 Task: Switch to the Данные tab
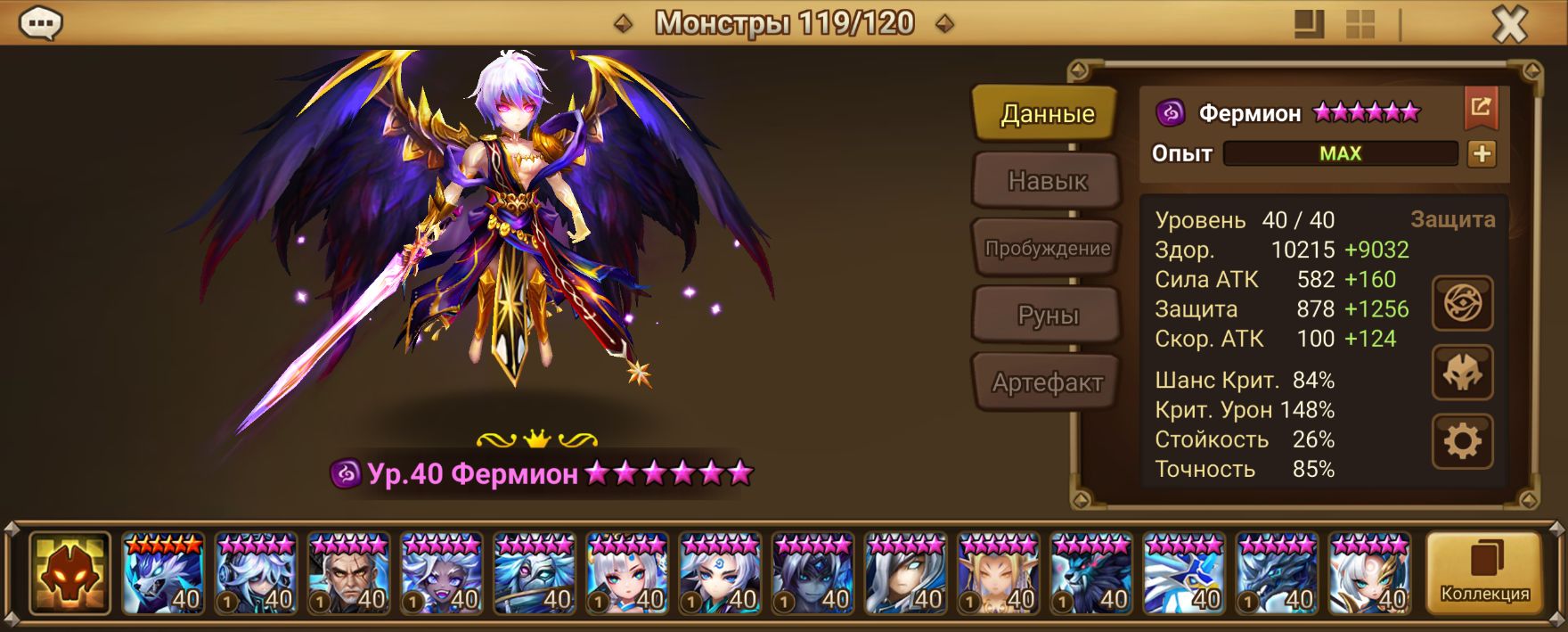(1047, 114)
